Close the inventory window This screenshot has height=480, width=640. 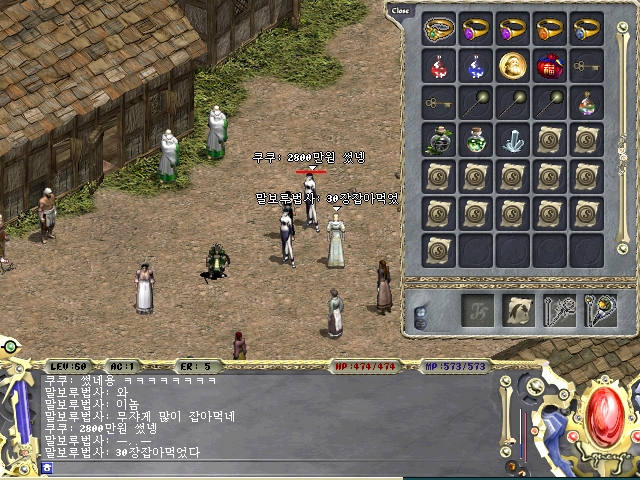tap(400, 10)
